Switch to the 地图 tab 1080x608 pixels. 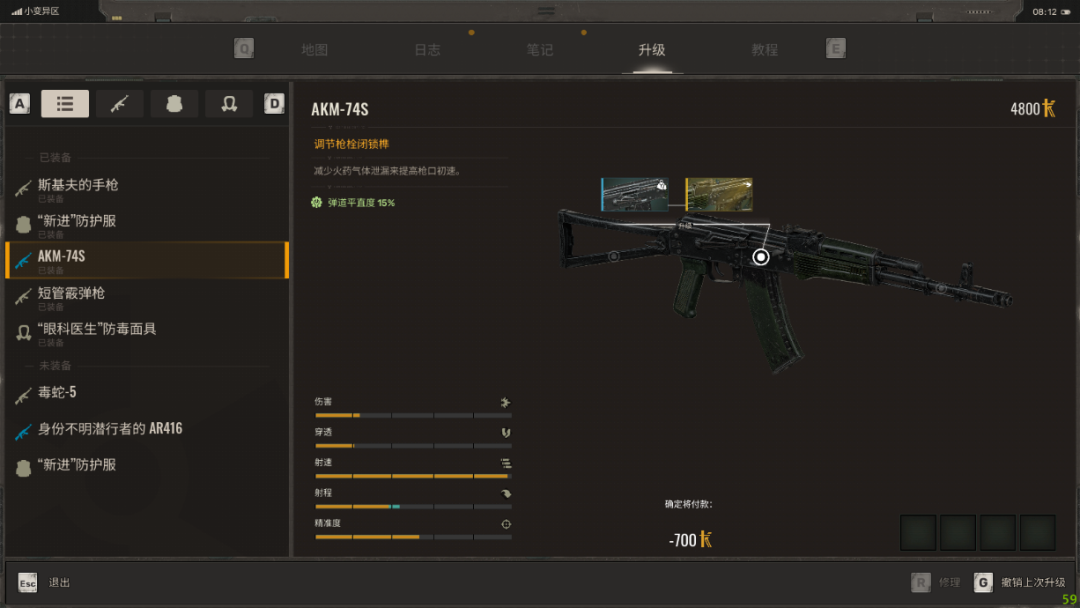tap(314, 50)
